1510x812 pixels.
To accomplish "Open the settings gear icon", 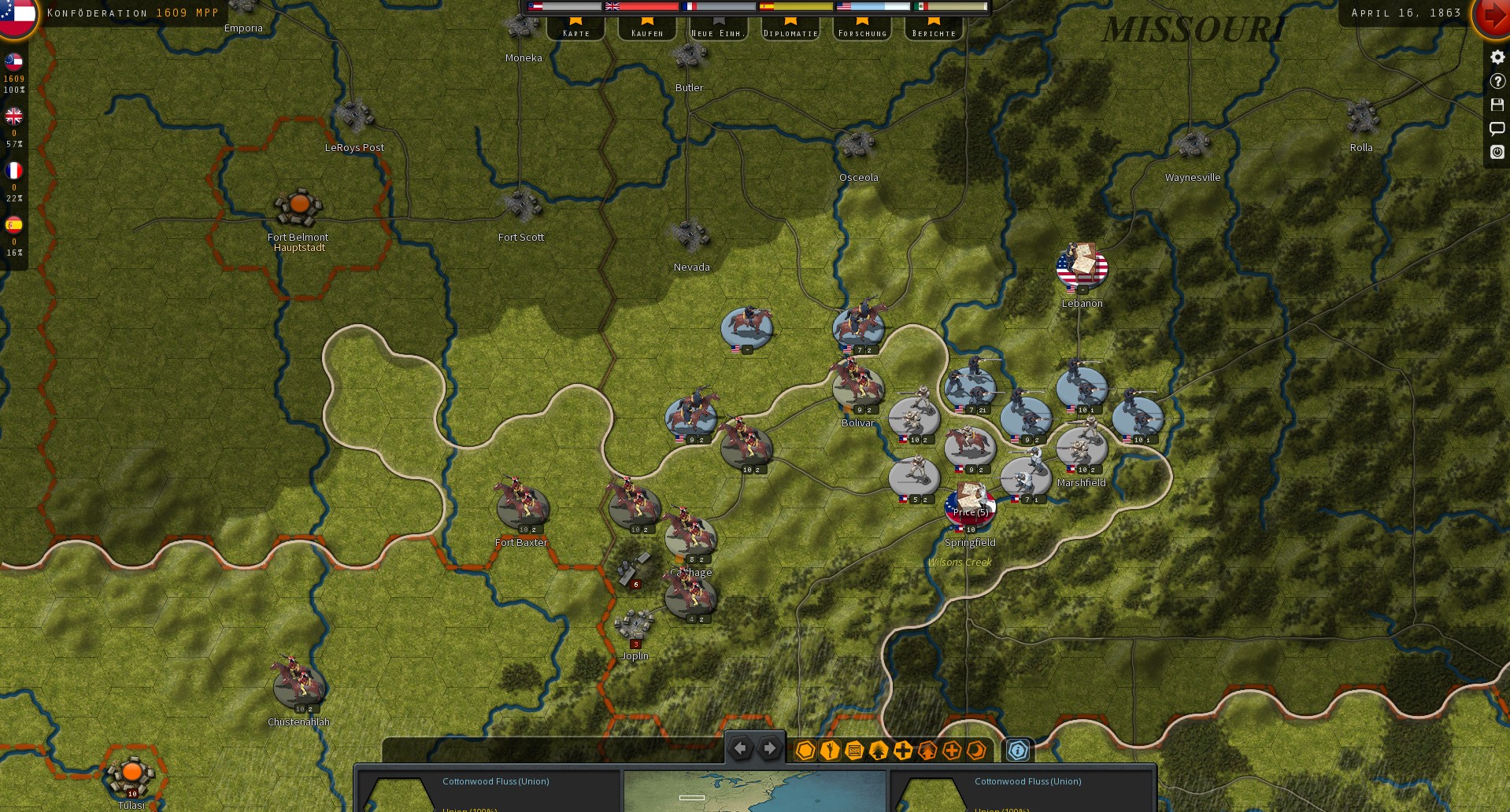I will coord(1497,57).
